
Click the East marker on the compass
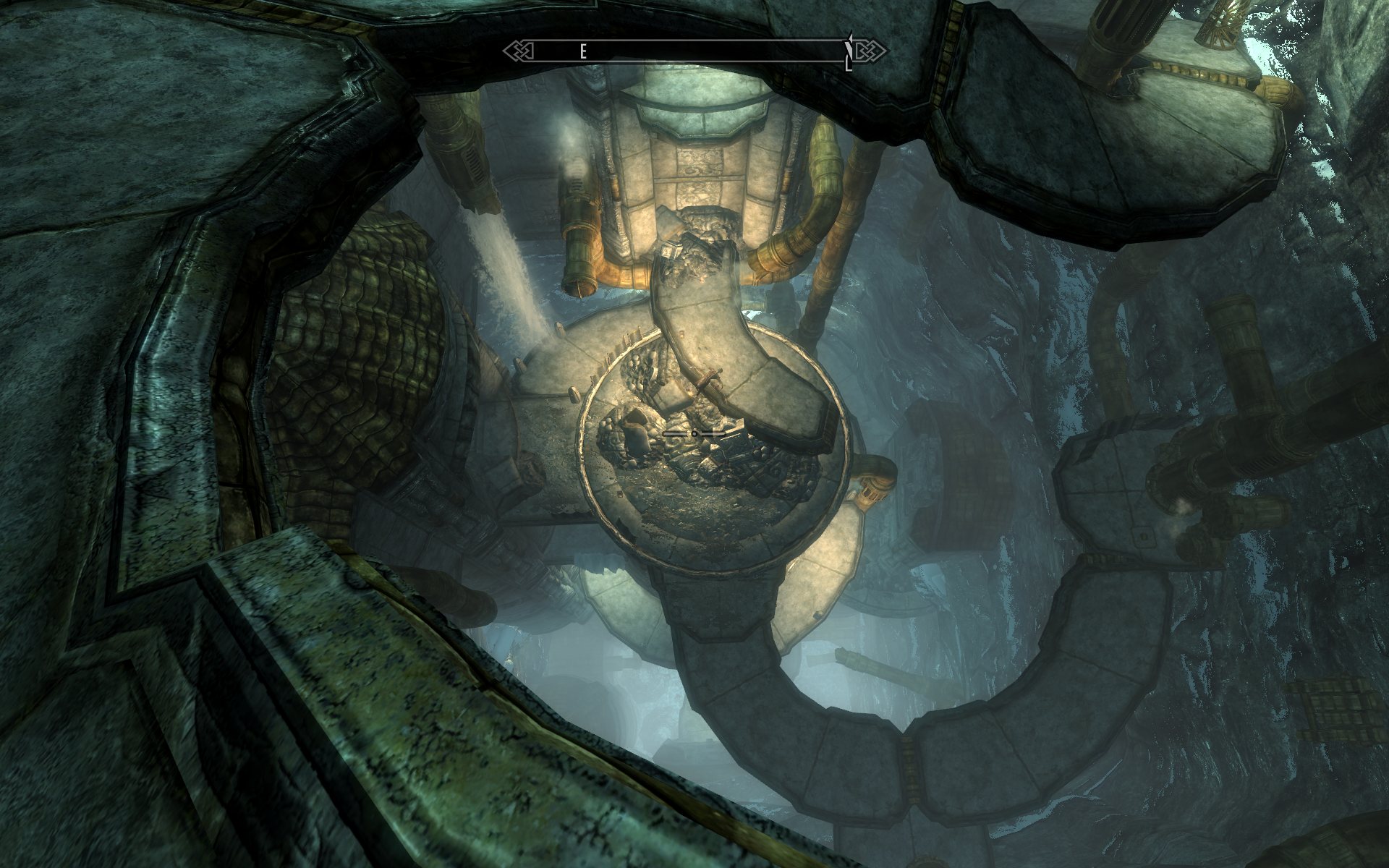(x=582, y=51)
